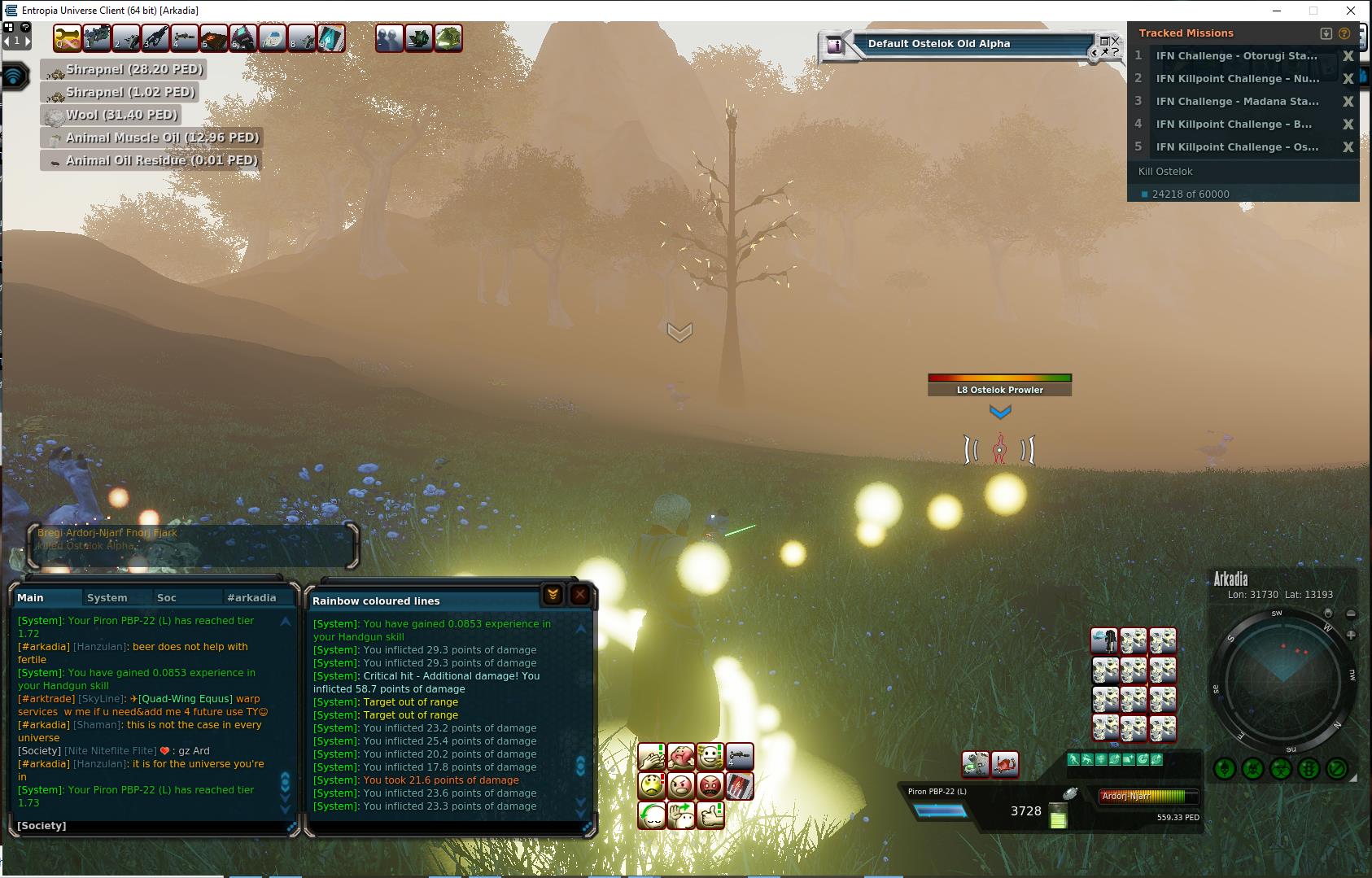Click the Animal Muscle Oil loot entry
Image resolution: width=1372 pixels, height=878 pixels.
(x=152, y=138)
